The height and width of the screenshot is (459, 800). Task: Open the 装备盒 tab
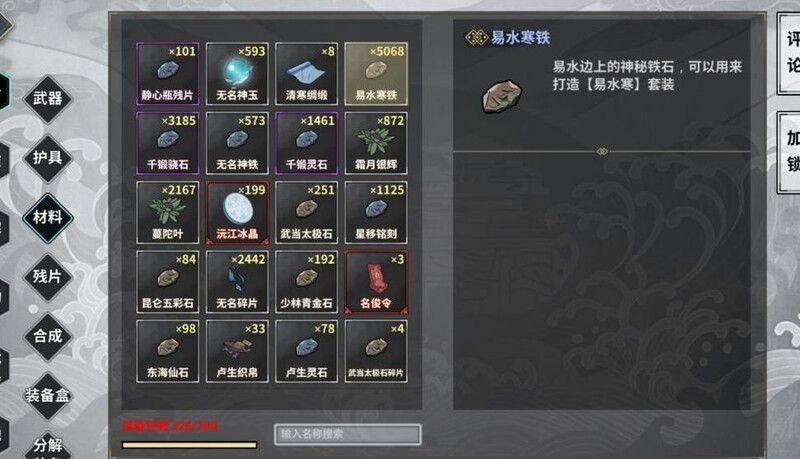(x=47, y=395)
